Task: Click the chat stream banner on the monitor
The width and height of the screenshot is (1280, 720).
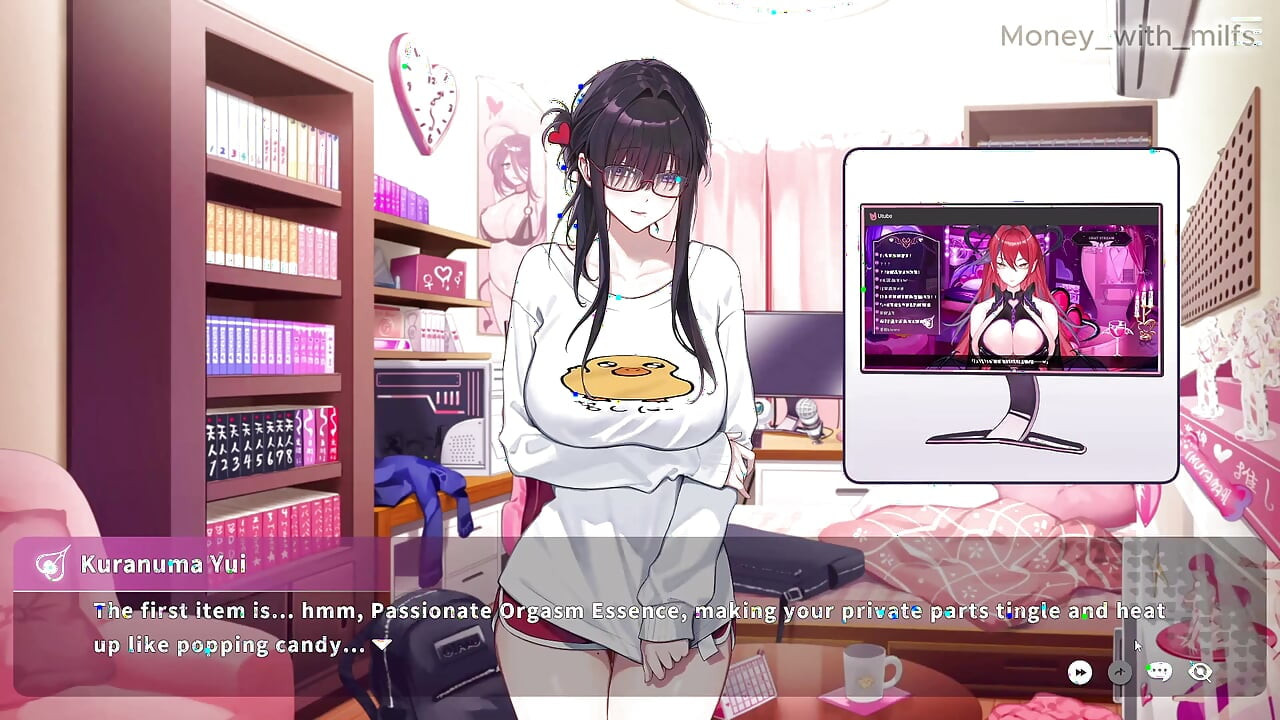Action: pyautogui.click(x=1102, y=239)
